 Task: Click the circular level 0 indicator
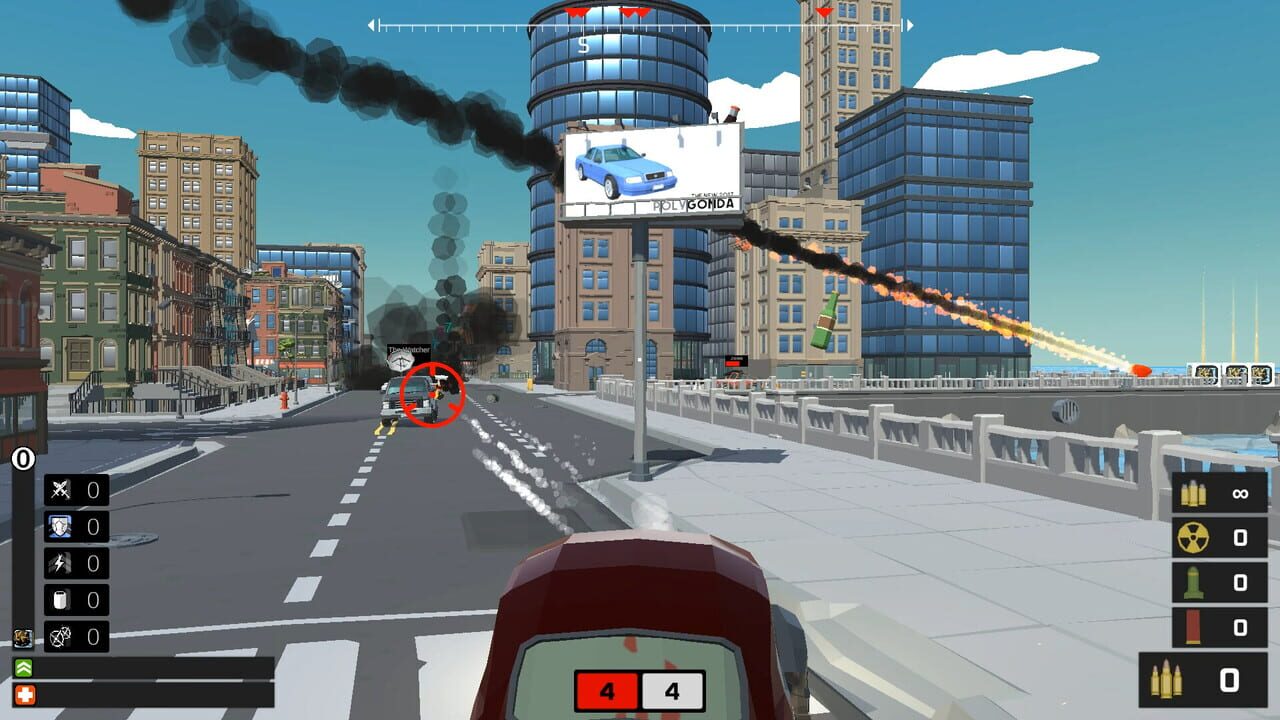tap(22, 458)
